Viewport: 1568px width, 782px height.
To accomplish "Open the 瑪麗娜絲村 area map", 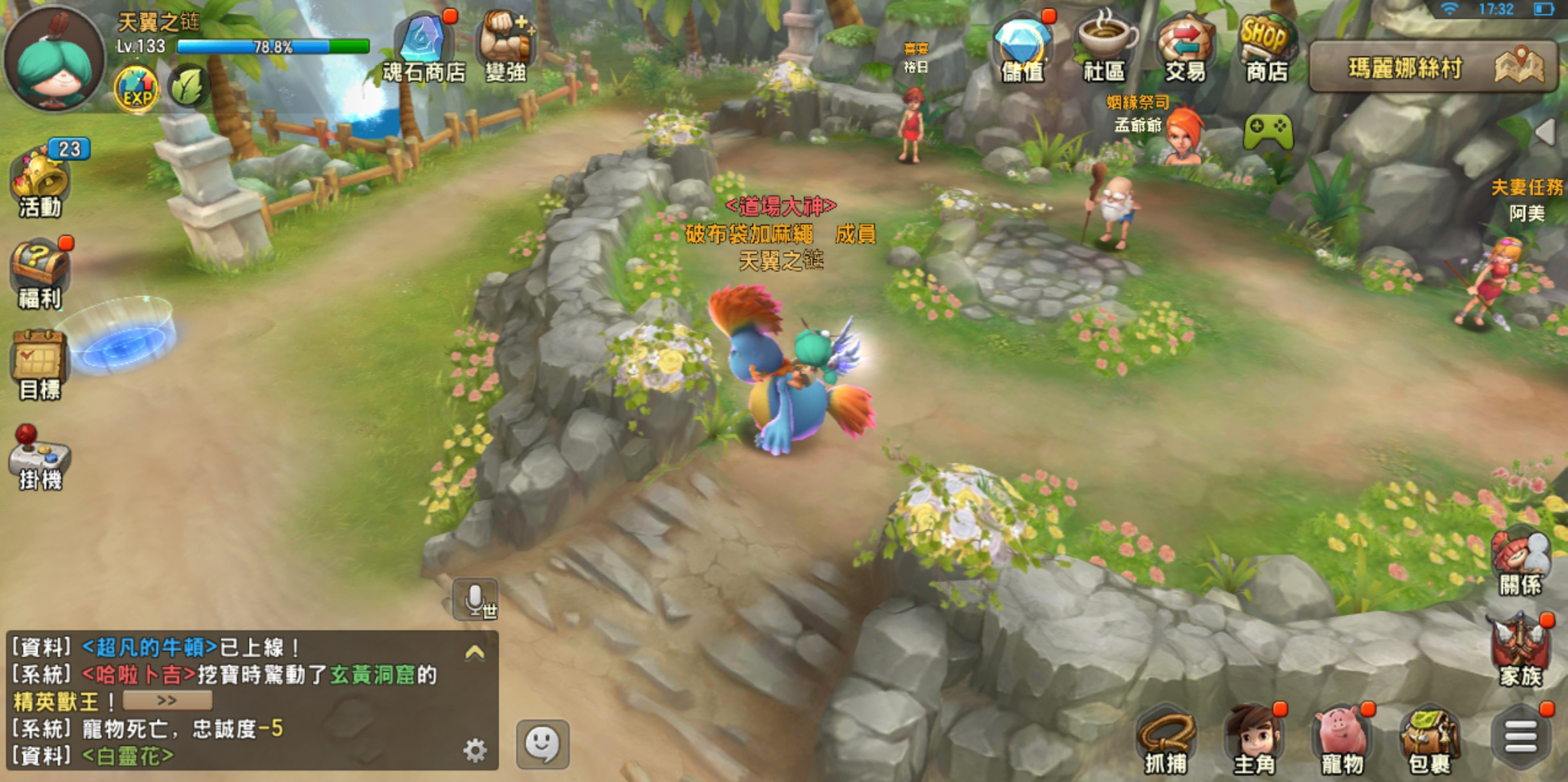I will point(1432,67).
